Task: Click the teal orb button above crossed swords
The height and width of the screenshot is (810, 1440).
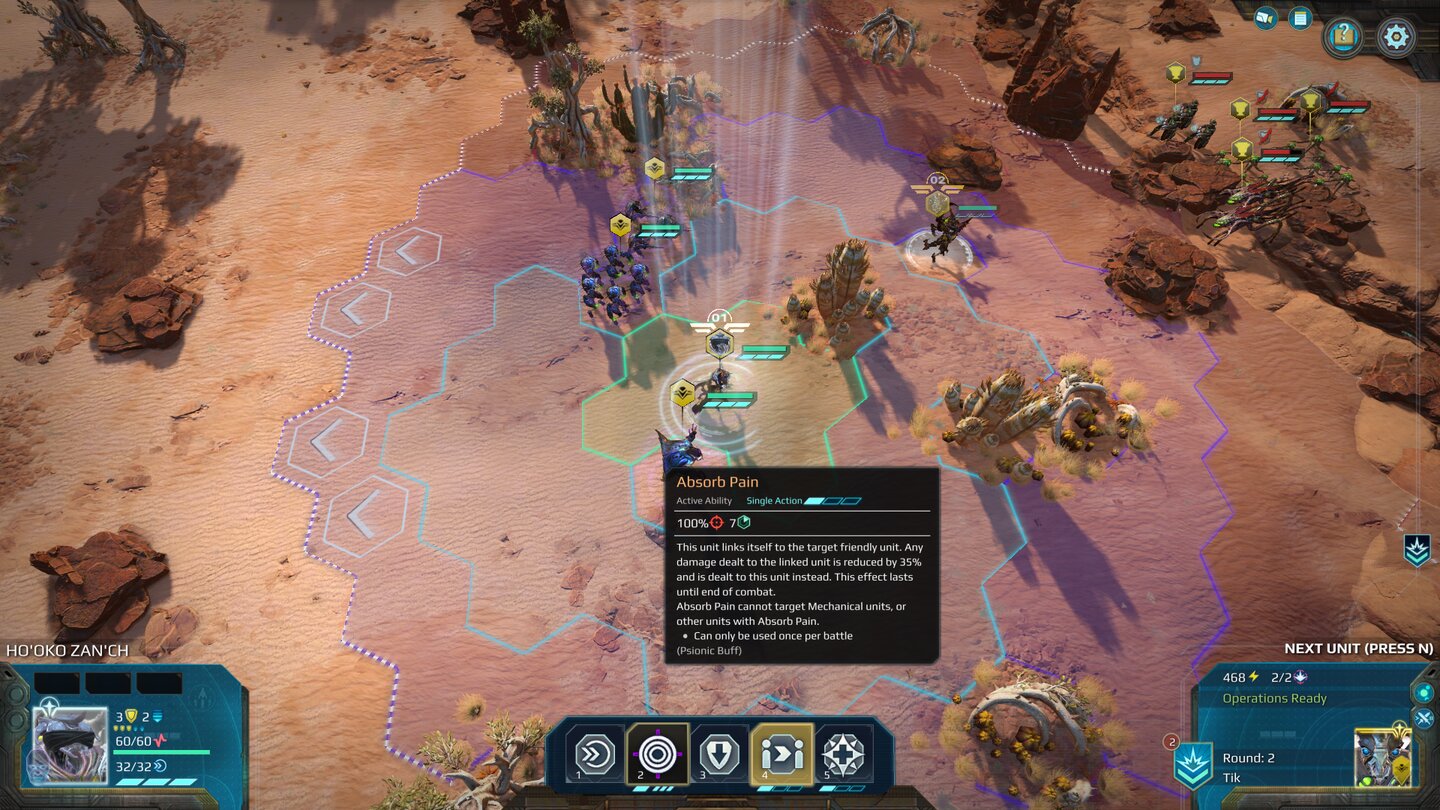Action: click(x=1424, y=692)
